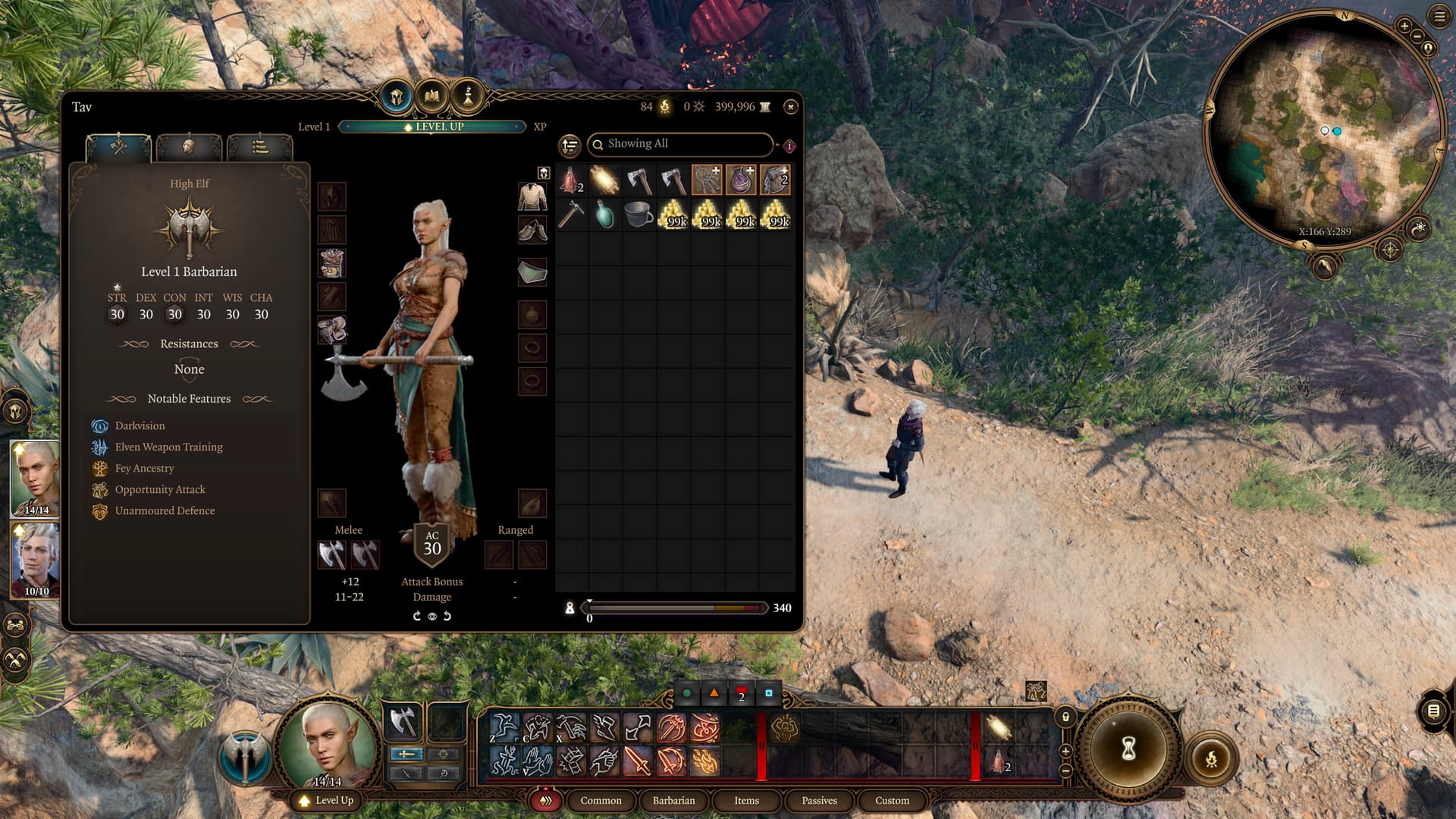The height and width of the screenshot is (819, 1456).
Task: Select the Darkvision notable feature
Action: pos(140,426)
